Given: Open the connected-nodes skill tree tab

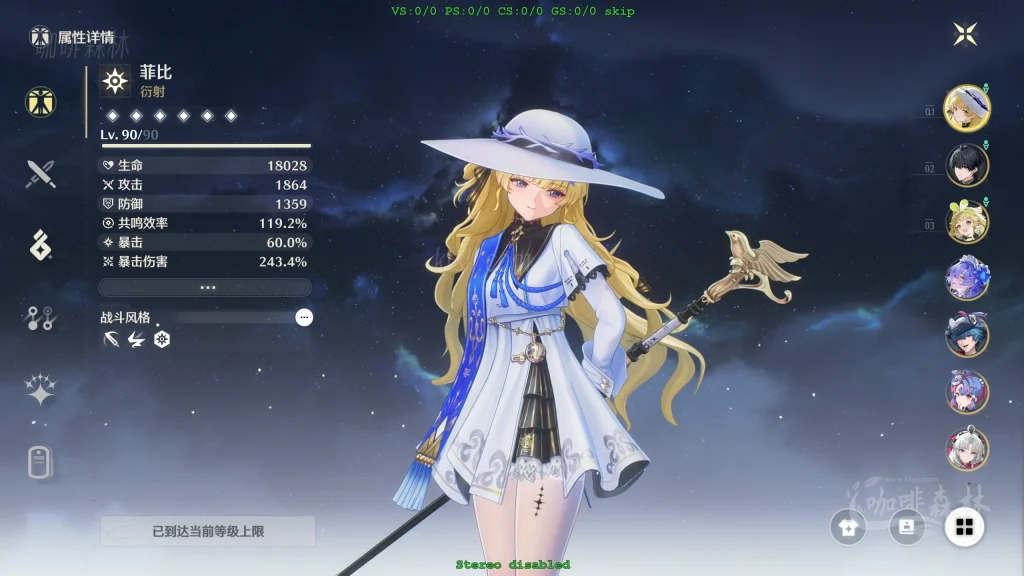Looking at the screenshot, I should 41,318.
